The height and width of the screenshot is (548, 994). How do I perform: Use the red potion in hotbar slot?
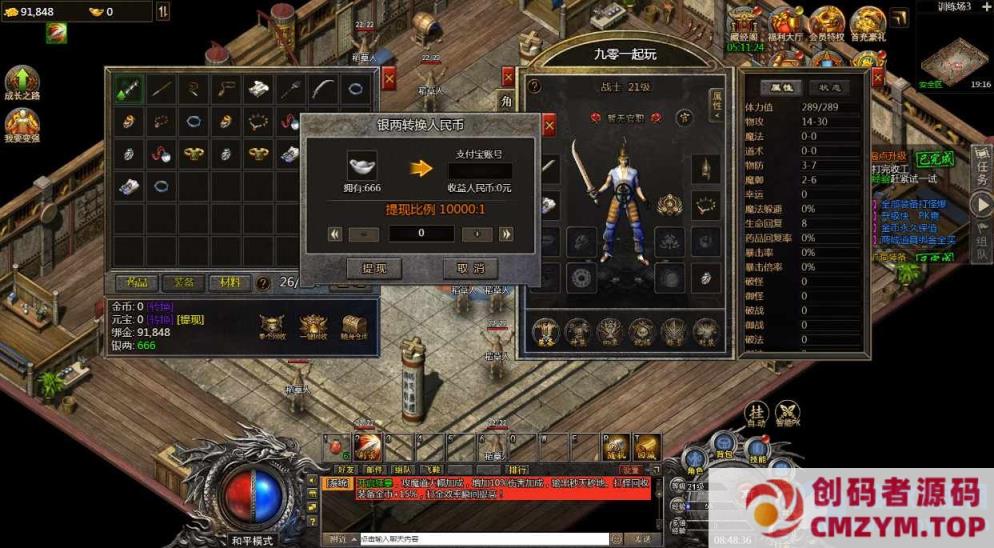338,445
